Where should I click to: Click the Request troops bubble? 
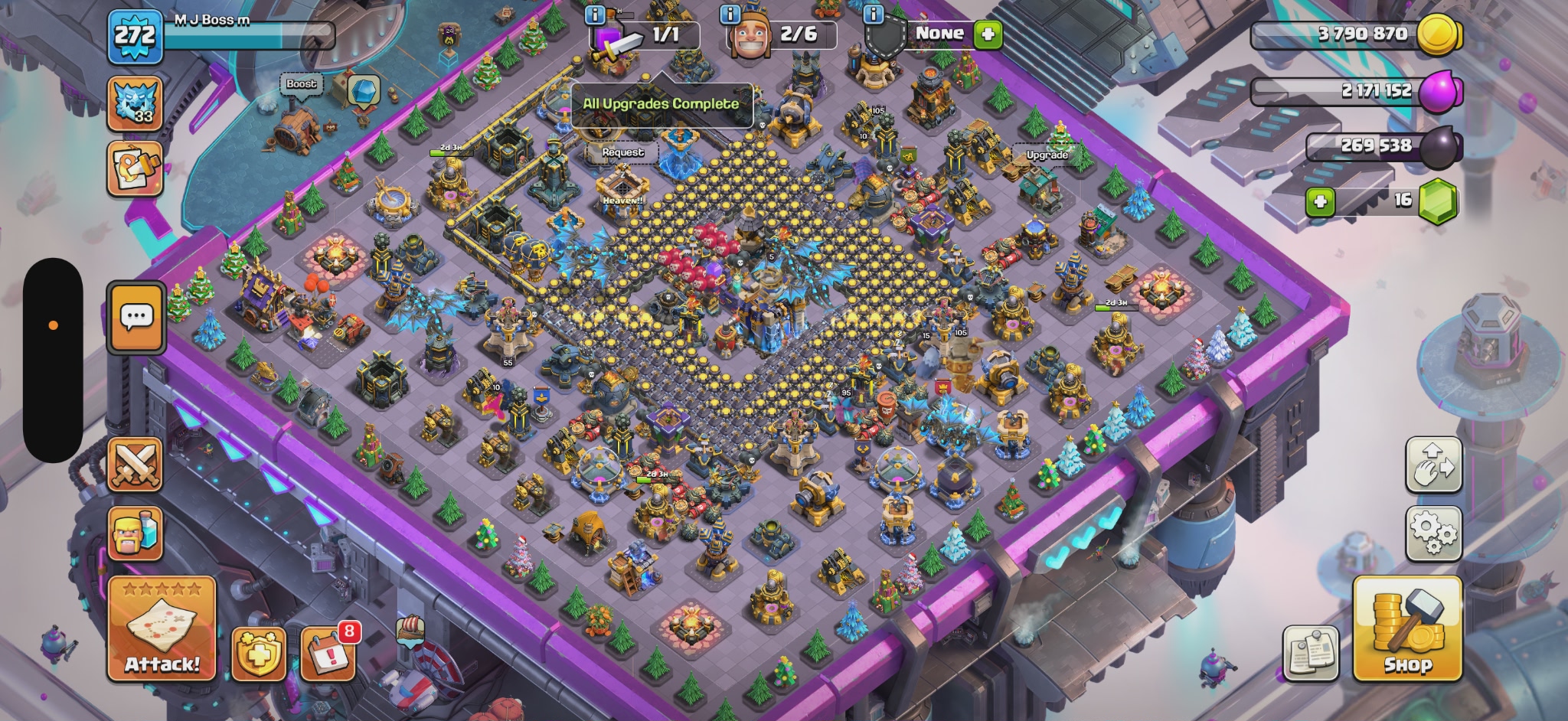(x=622, y=152)
